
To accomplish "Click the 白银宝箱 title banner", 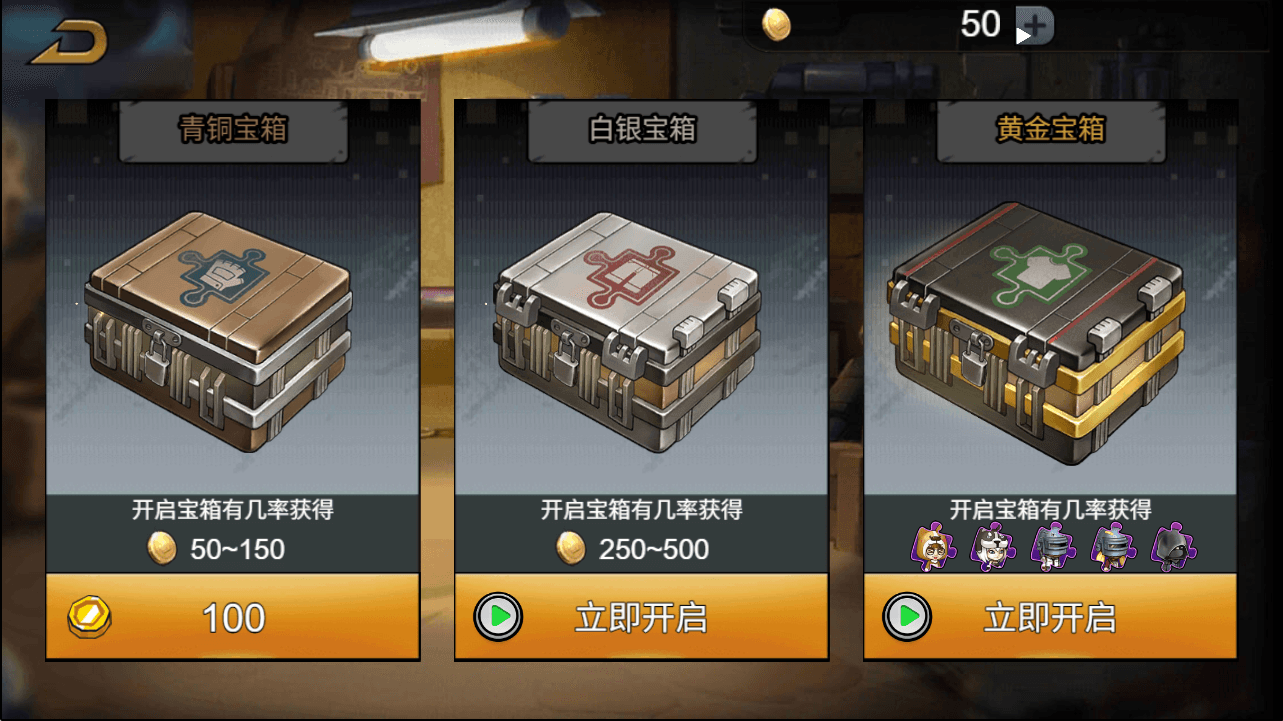I will tap(641, 127).
